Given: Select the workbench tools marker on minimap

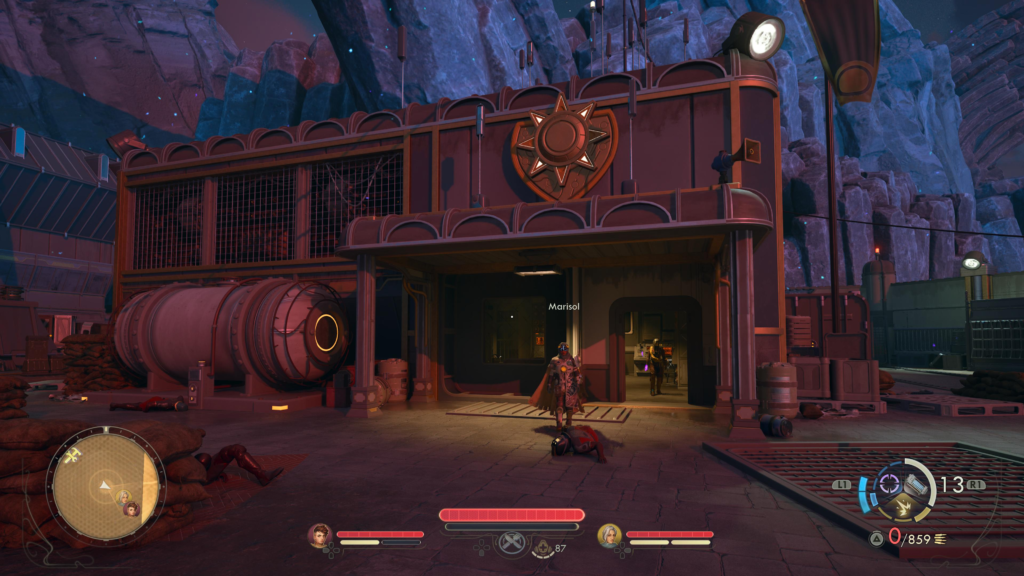Looking at the screenshot, I should pos(74,454).
